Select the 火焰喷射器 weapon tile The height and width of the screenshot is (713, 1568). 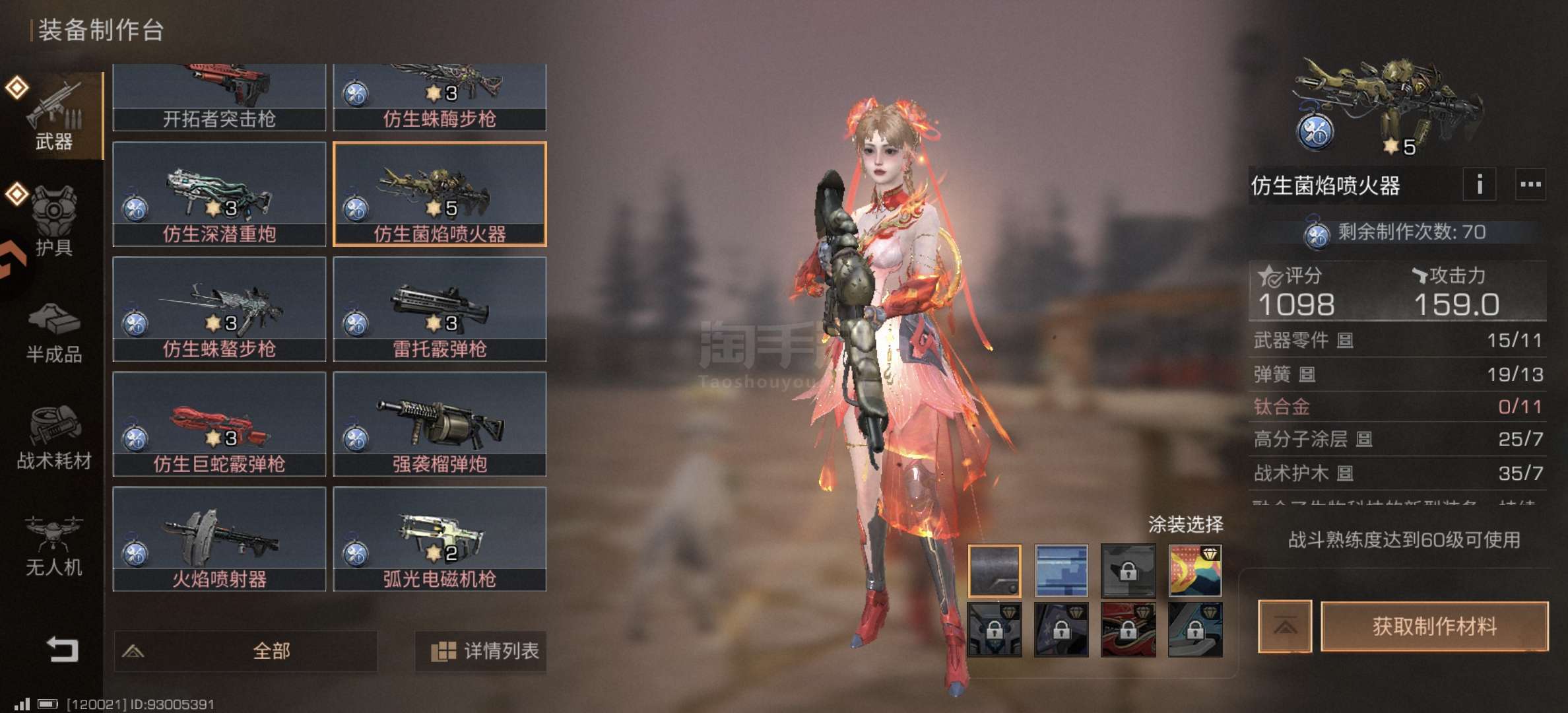pyautogui.click(x=219, y=539)
